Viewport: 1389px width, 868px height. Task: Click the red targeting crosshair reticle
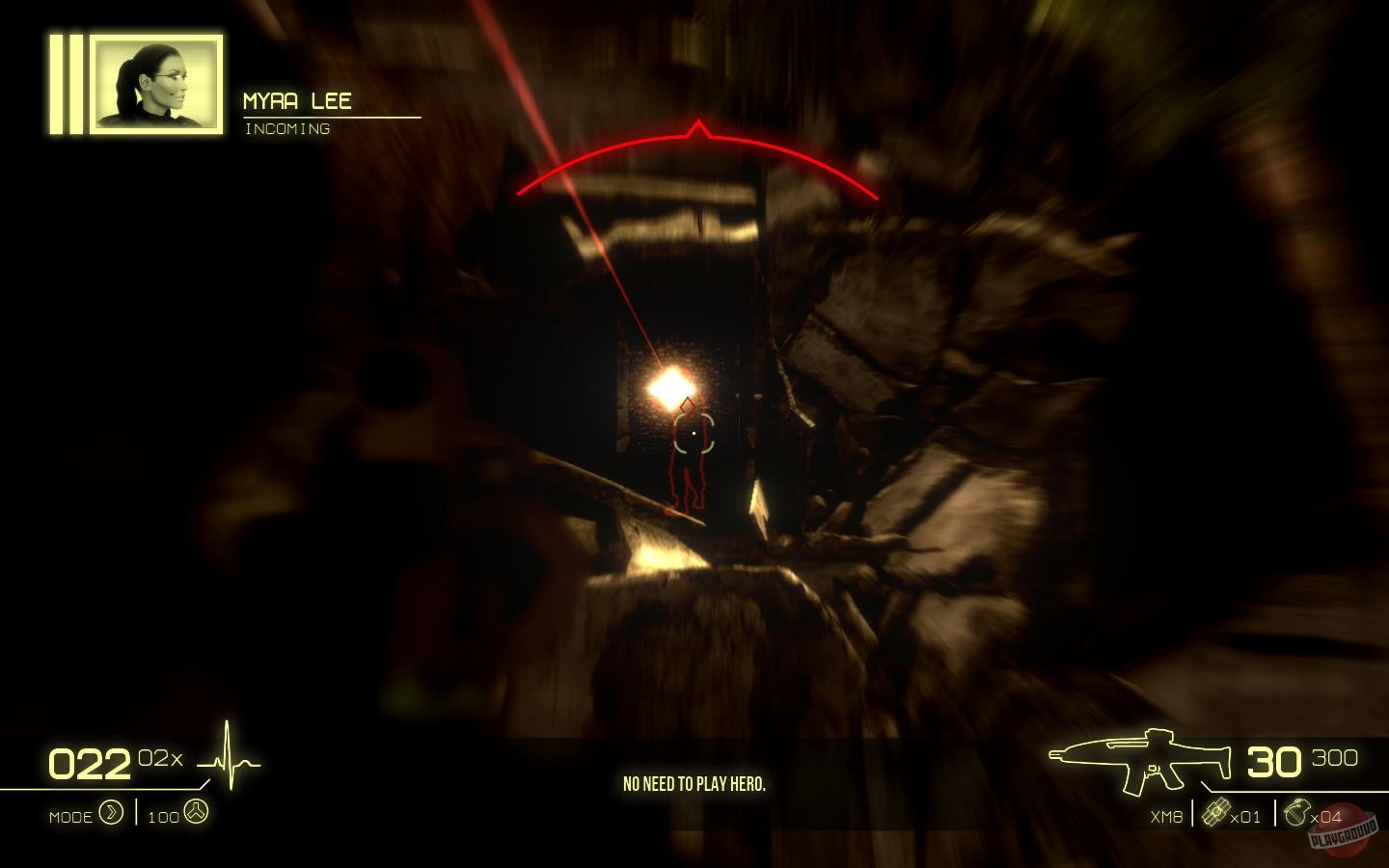point(696,435)
